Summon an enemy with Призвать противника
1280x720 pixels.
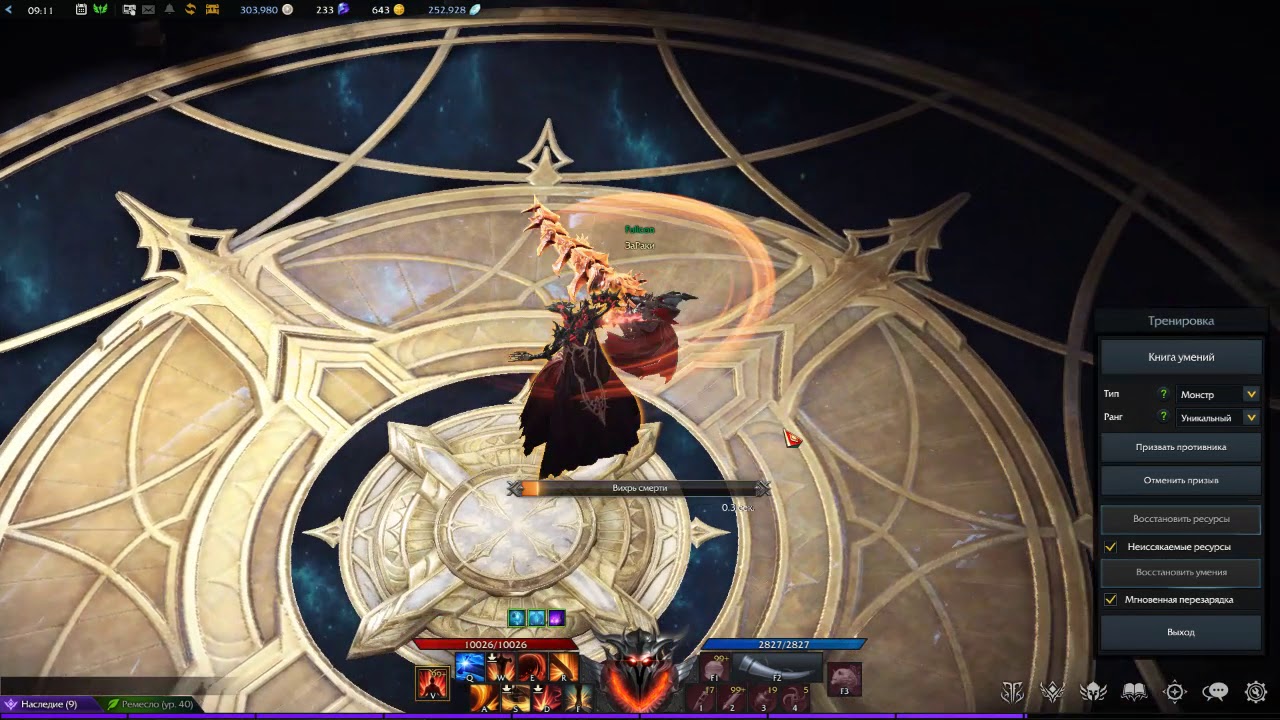(x=1181, y=447)
